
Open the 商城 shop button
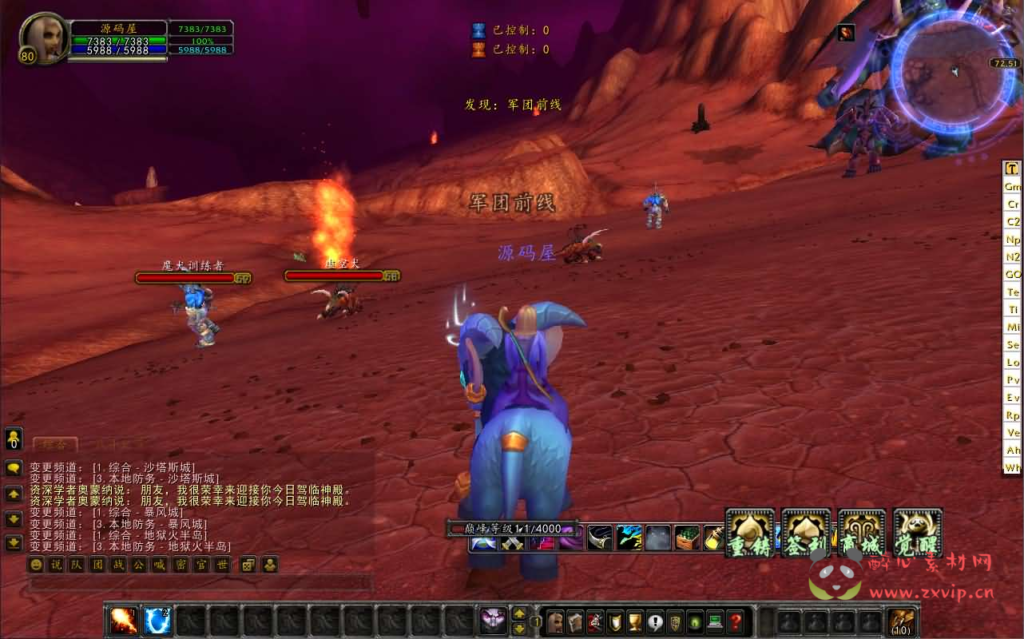(x=862, y=533)
